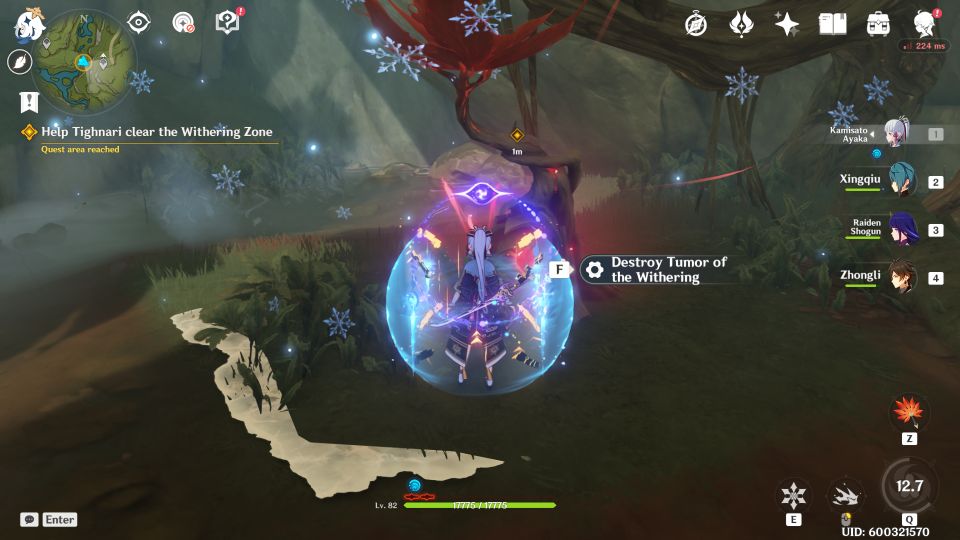Open the Wish star icon

point(787,24)
